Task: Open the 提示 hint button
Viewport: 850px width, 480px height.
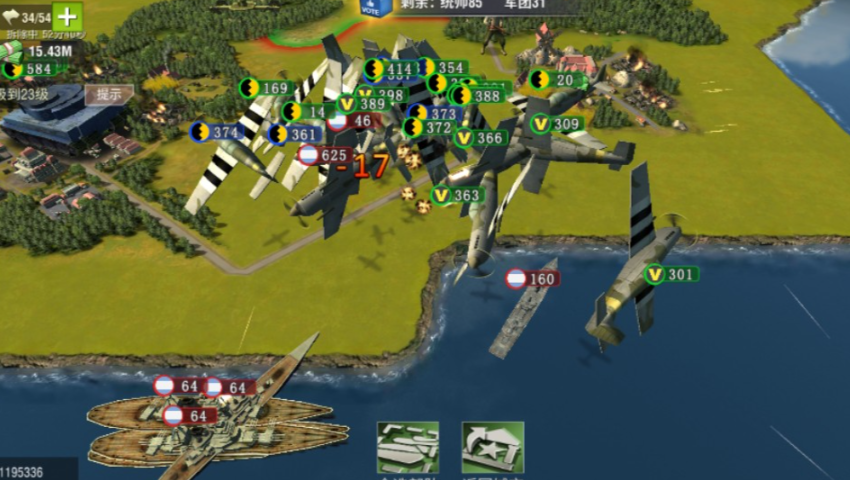Action: 109,94
